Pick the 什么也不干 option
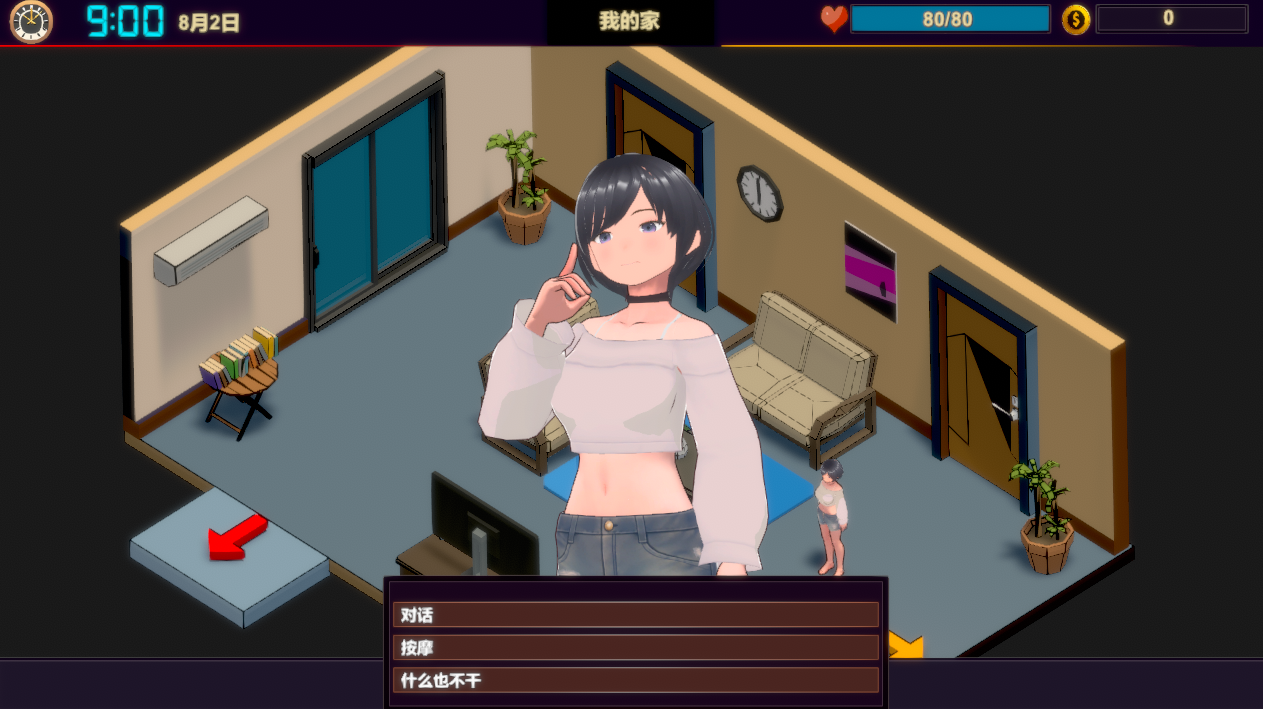The width and height of the screenshot is (1263, 709). pos(635,681)
